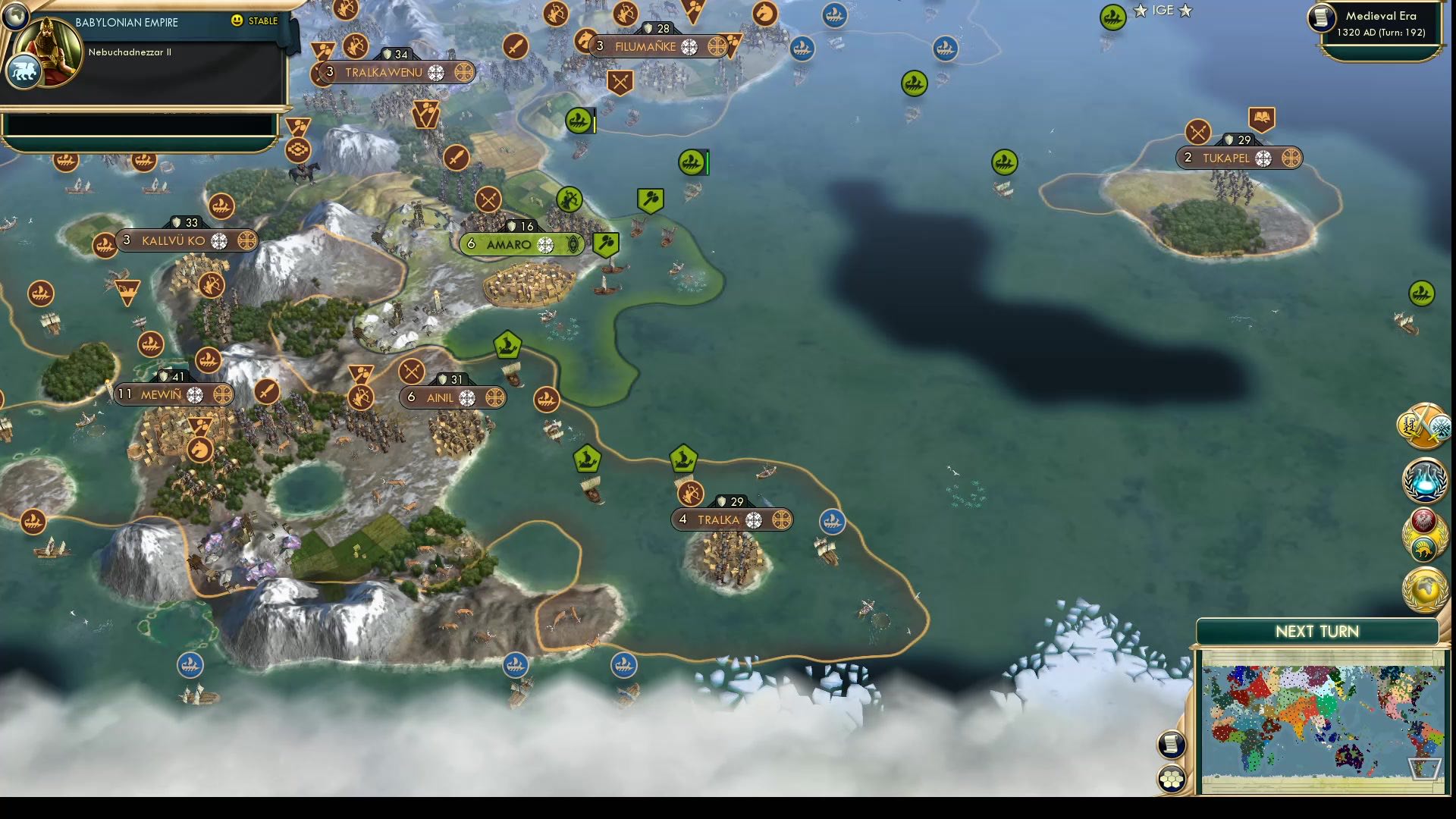Switch to Strategic View hexagon icon
The width and height of the screenshot is (1456, 819).
1172,775
